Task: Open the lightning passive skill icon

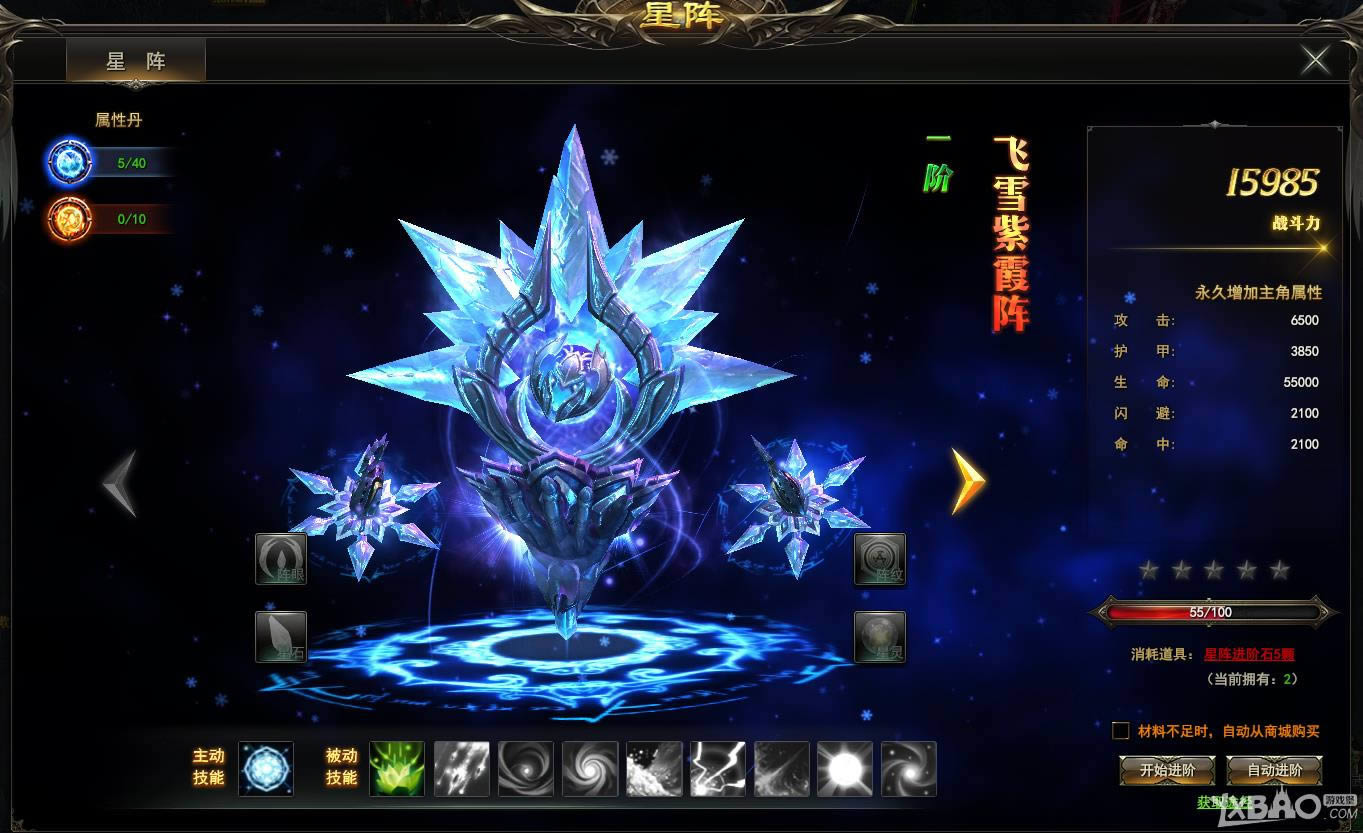Action: tap(719, 768)
